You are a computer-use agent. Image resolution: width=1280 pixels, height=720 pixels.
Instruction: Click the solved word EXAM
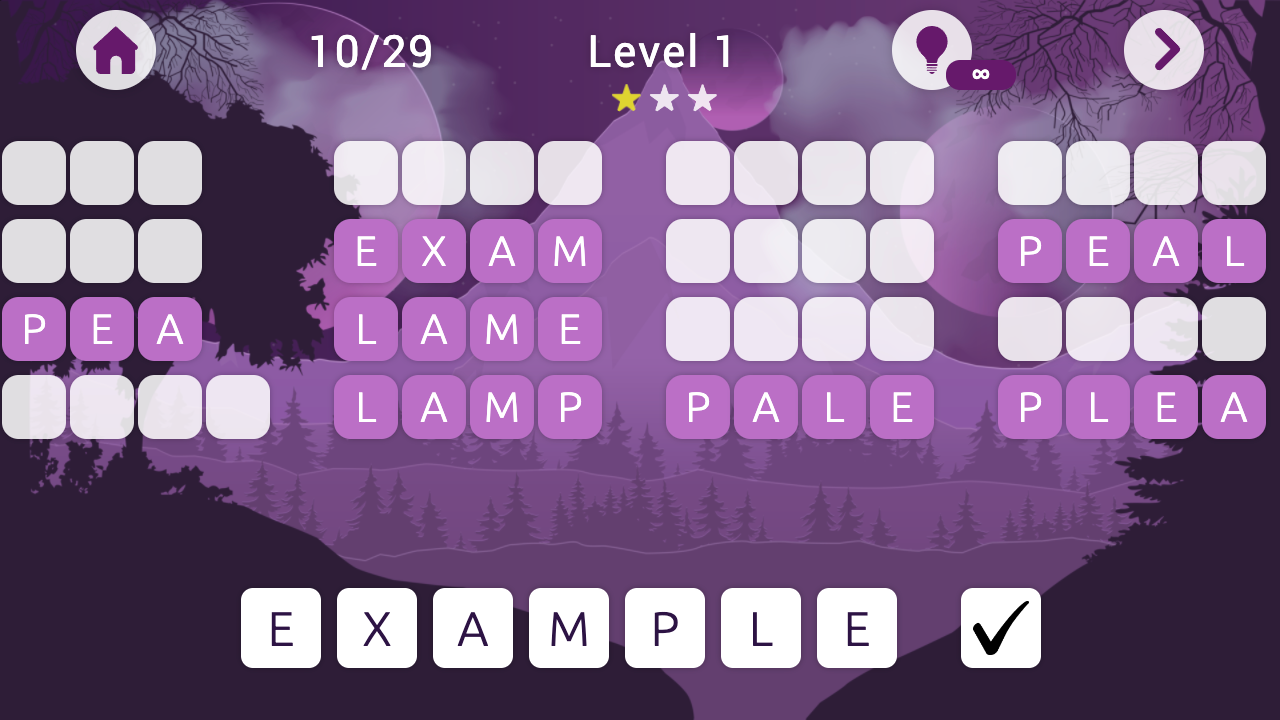pyautogui.click(x=467, y=251)
